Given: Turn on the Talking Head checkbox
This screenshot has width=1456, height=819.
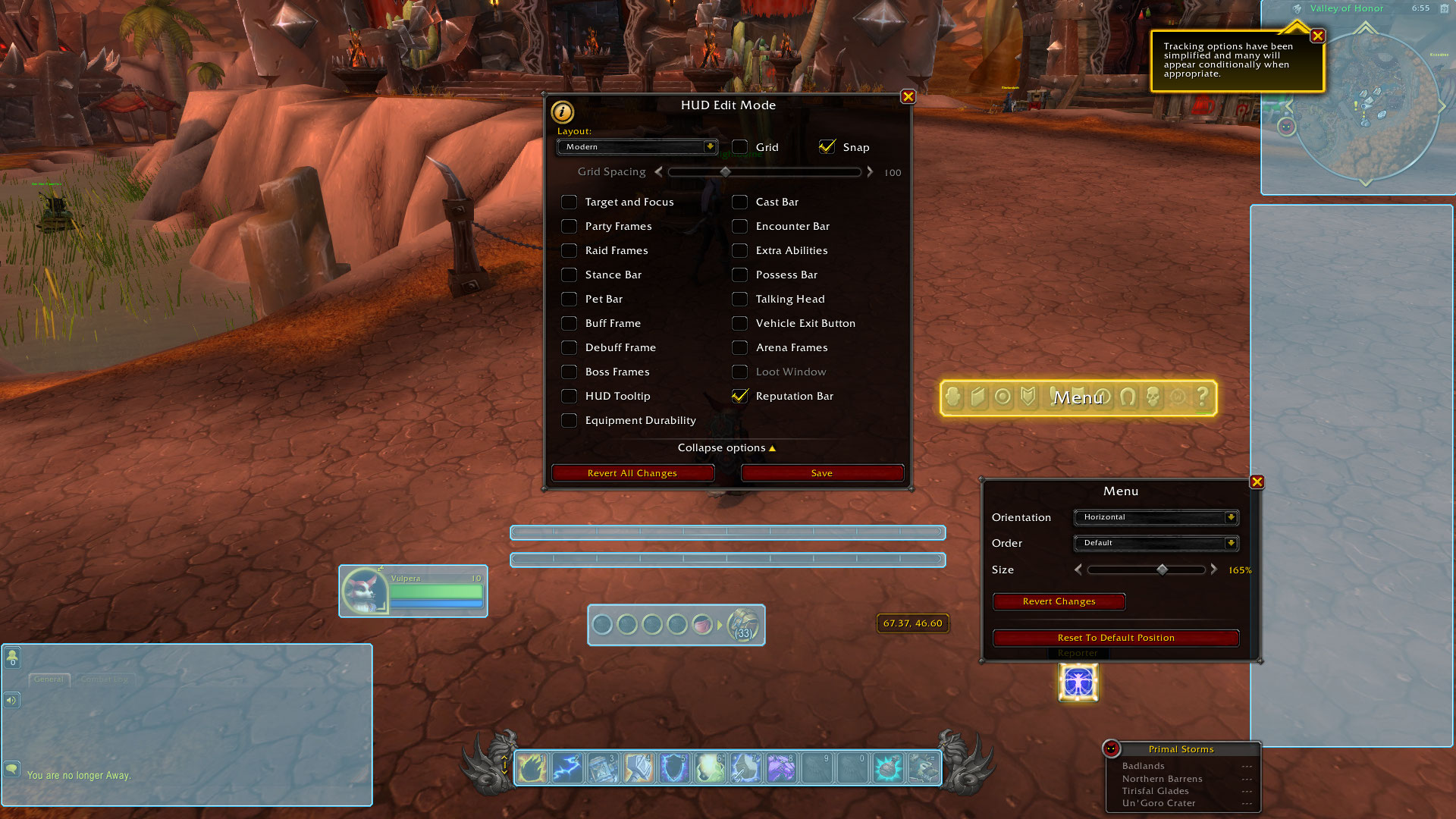Looking at the screenshot, I should coord(739,299).
